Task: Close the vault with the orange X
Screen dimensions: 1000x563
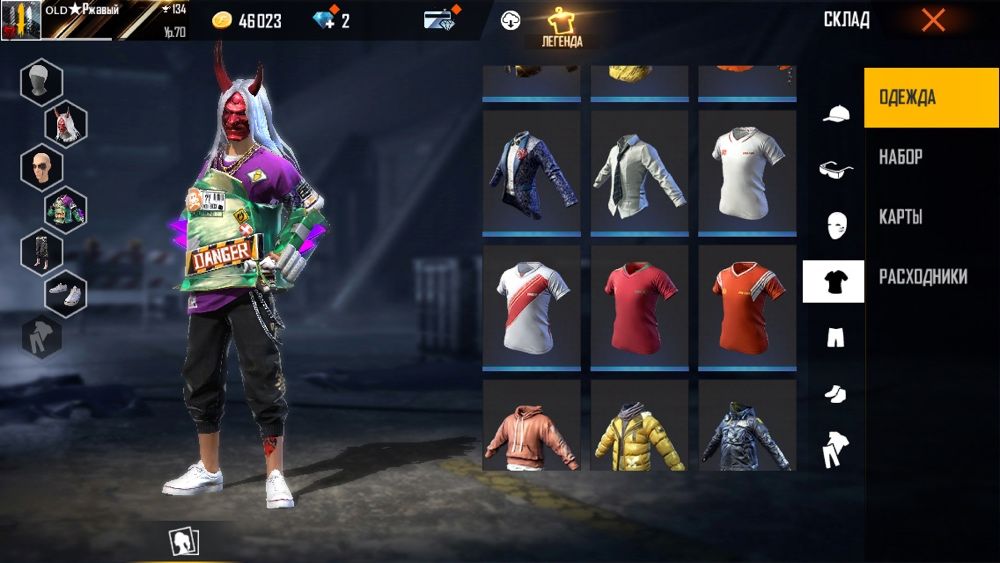Action: click(x=933, y=20)
